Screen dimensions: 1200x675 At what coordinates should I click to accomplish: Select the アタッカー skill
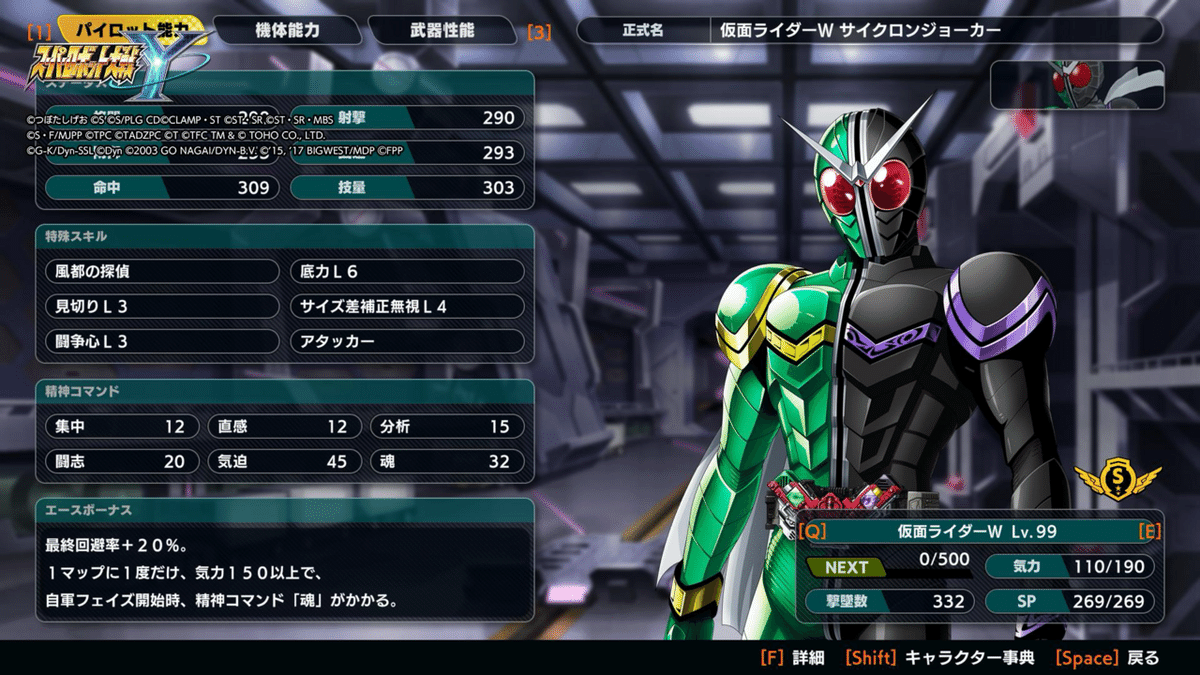(407, 341)
